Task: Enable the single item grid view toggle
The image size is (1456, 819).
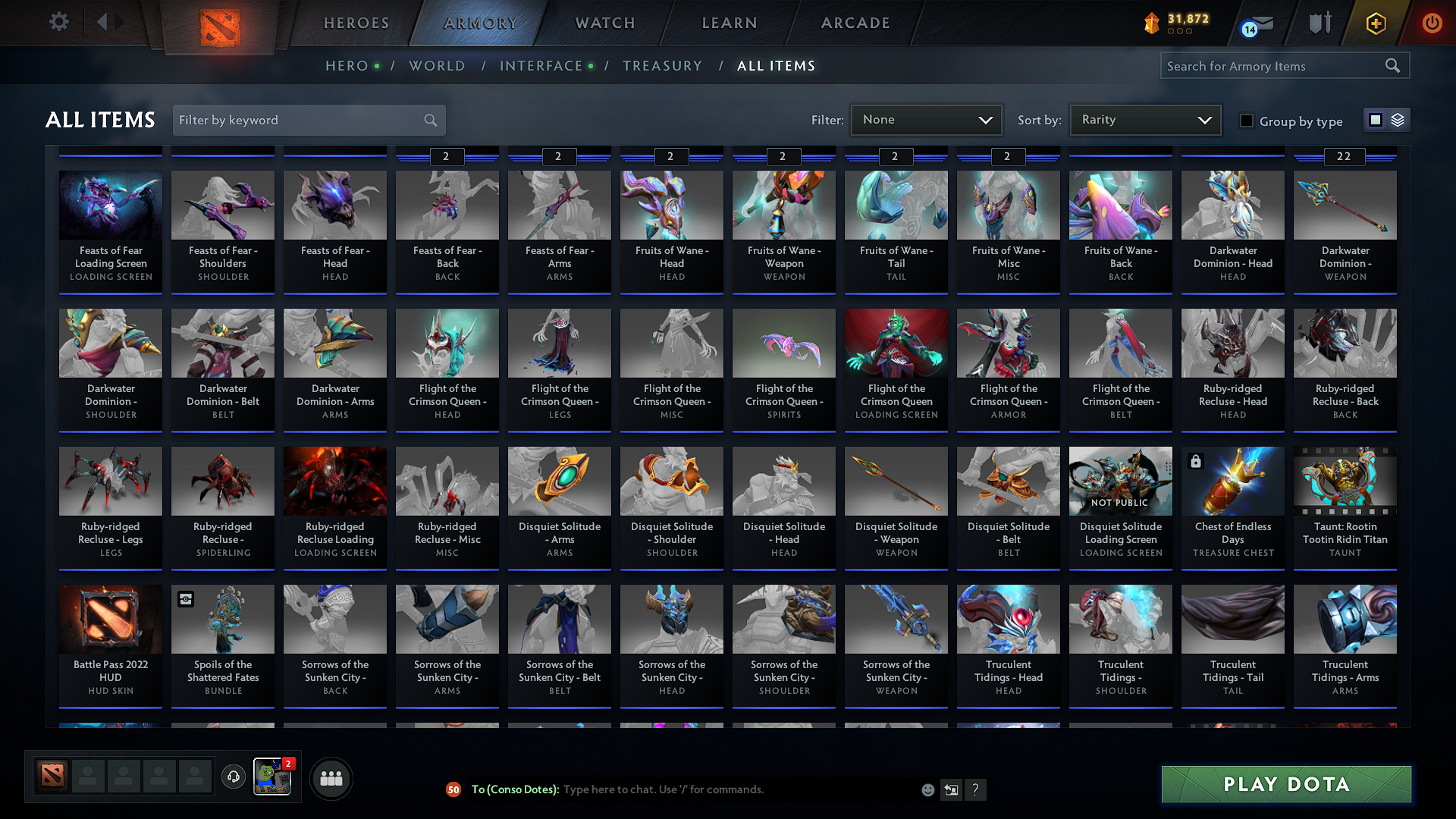Action: 1375,119
